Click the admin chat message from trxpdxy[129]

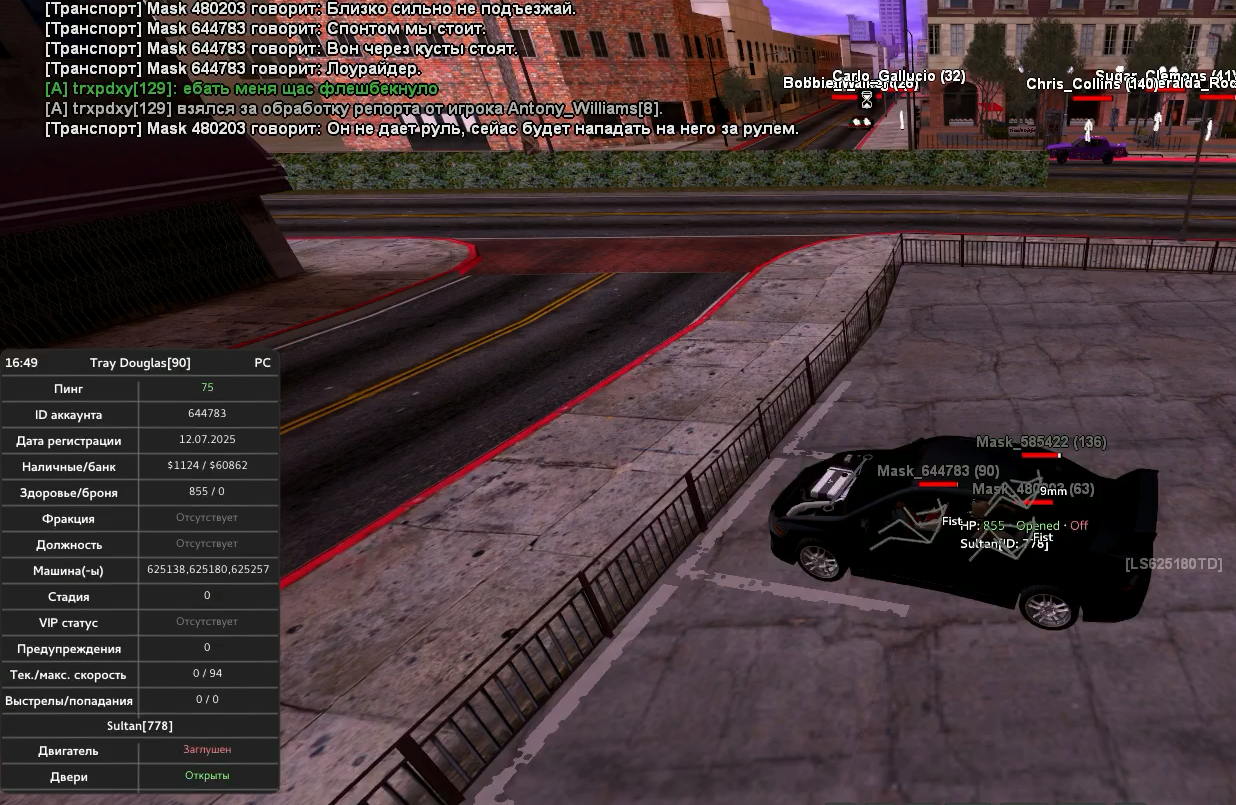click(241, 89)
